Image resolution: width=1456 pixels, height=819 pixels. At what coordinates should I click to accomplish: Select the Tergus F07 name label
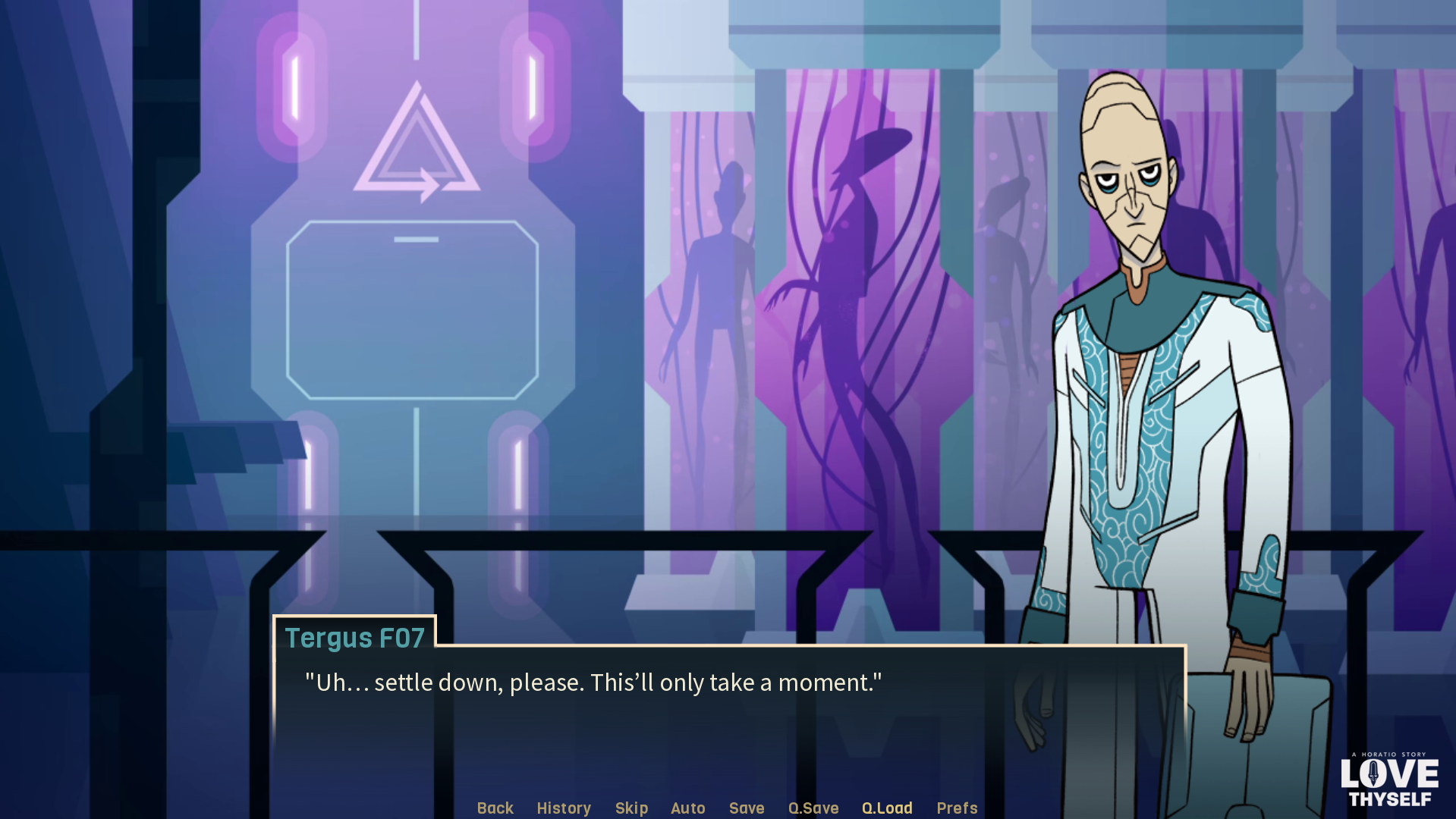pos(355,638)
